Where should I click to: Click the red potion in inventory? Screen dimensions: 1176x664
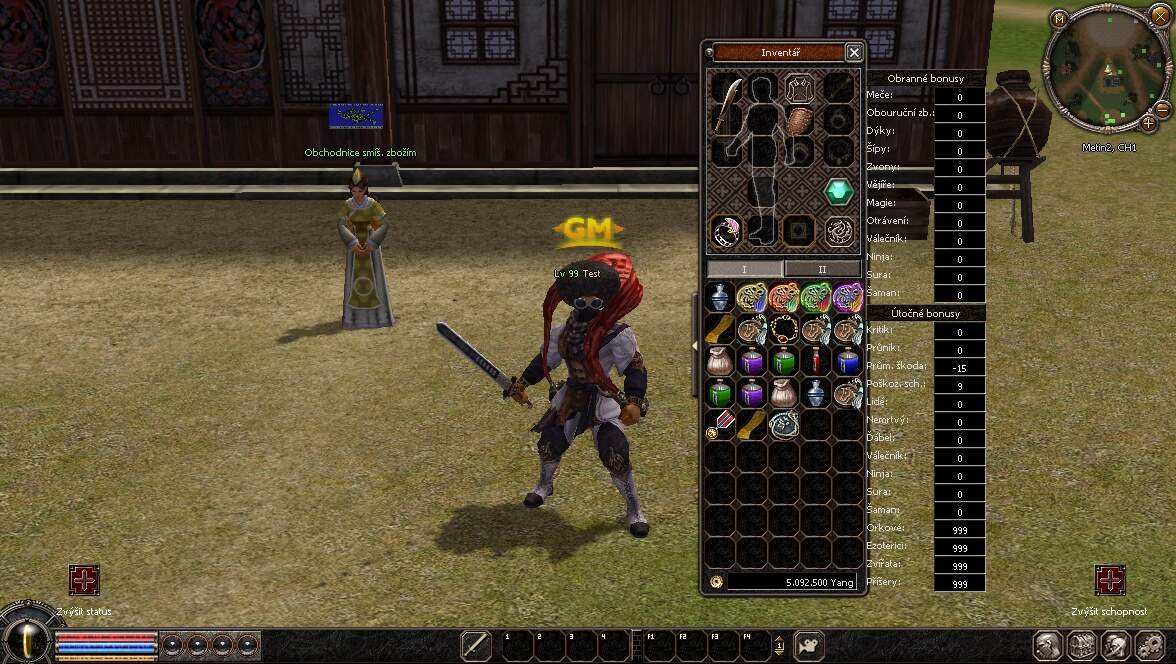[815, 361]
